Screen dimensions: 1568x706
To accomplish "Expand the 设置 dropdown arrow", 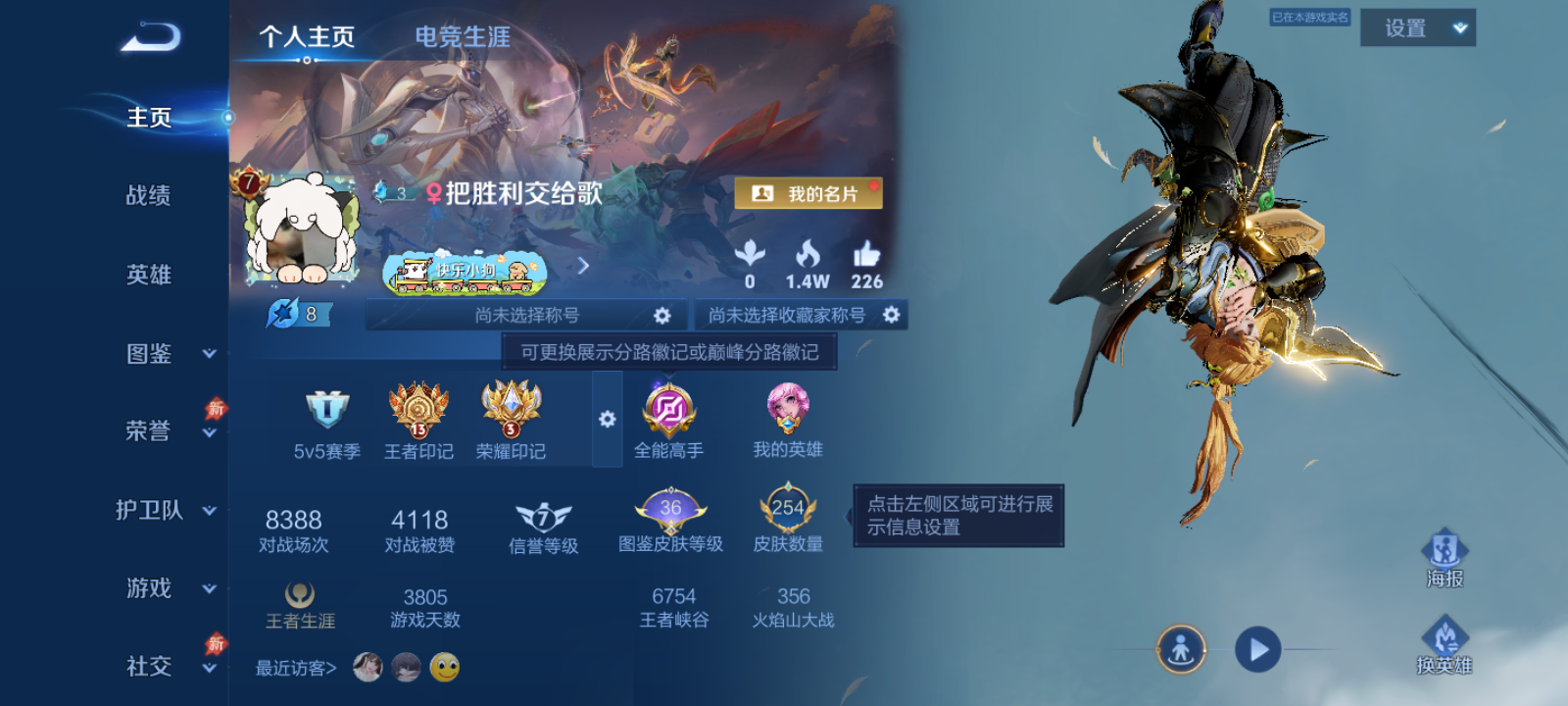I will point(1460,26).
